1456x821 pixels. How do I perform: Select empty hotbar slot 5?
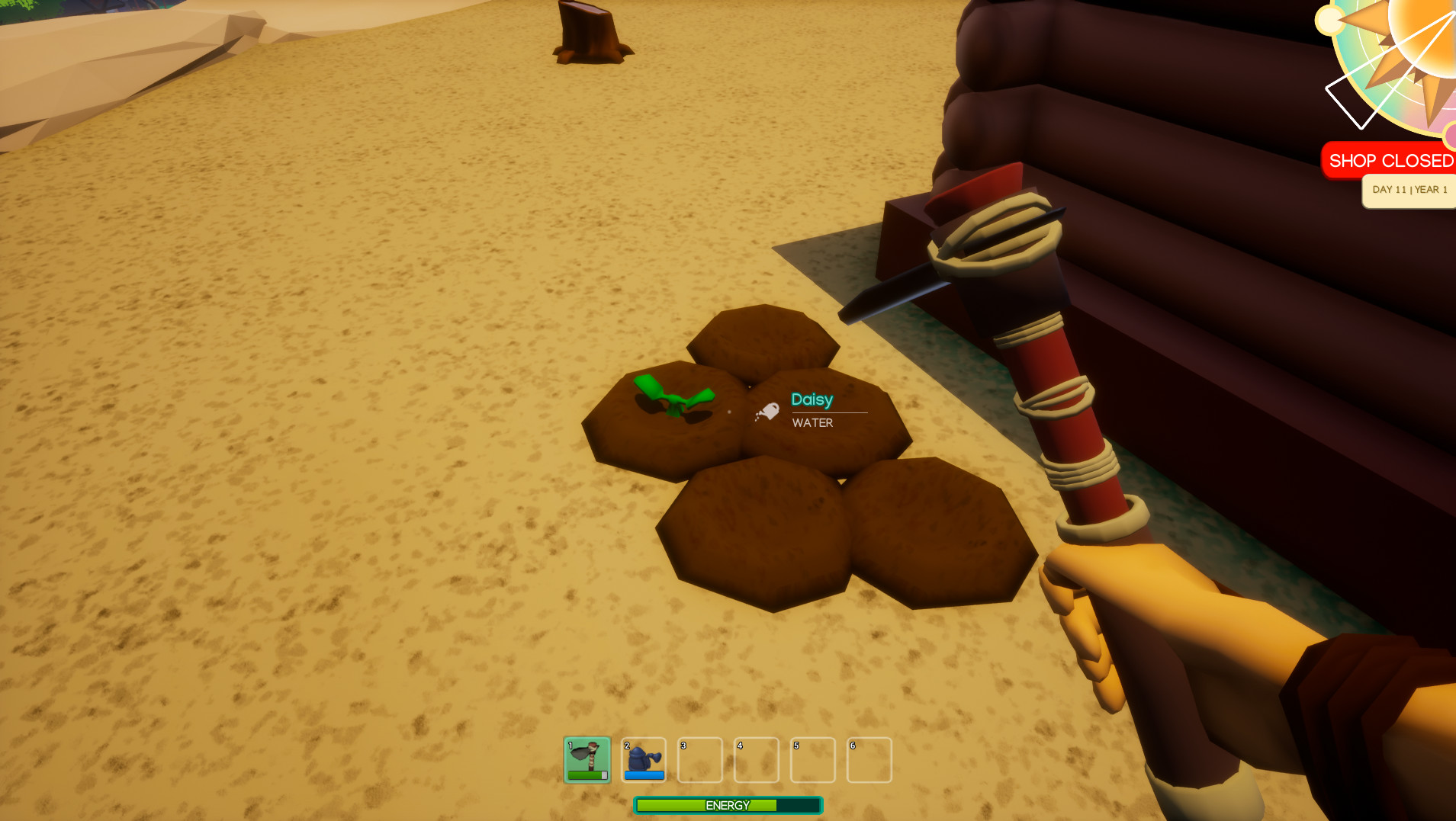click(x=813, y=759)
